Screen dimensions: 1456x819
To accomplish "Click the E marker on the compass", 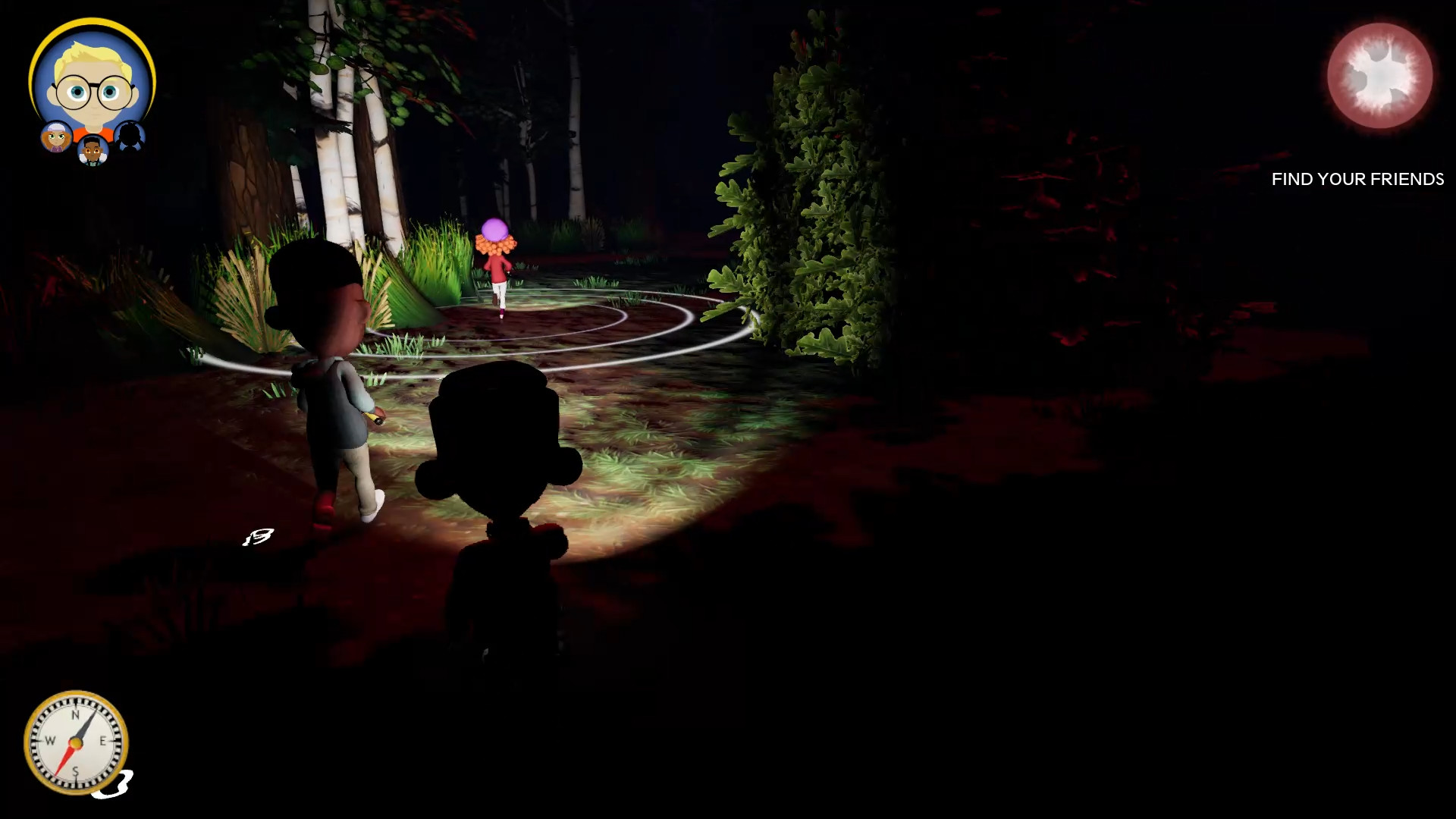I will click(x=103, y=741).
